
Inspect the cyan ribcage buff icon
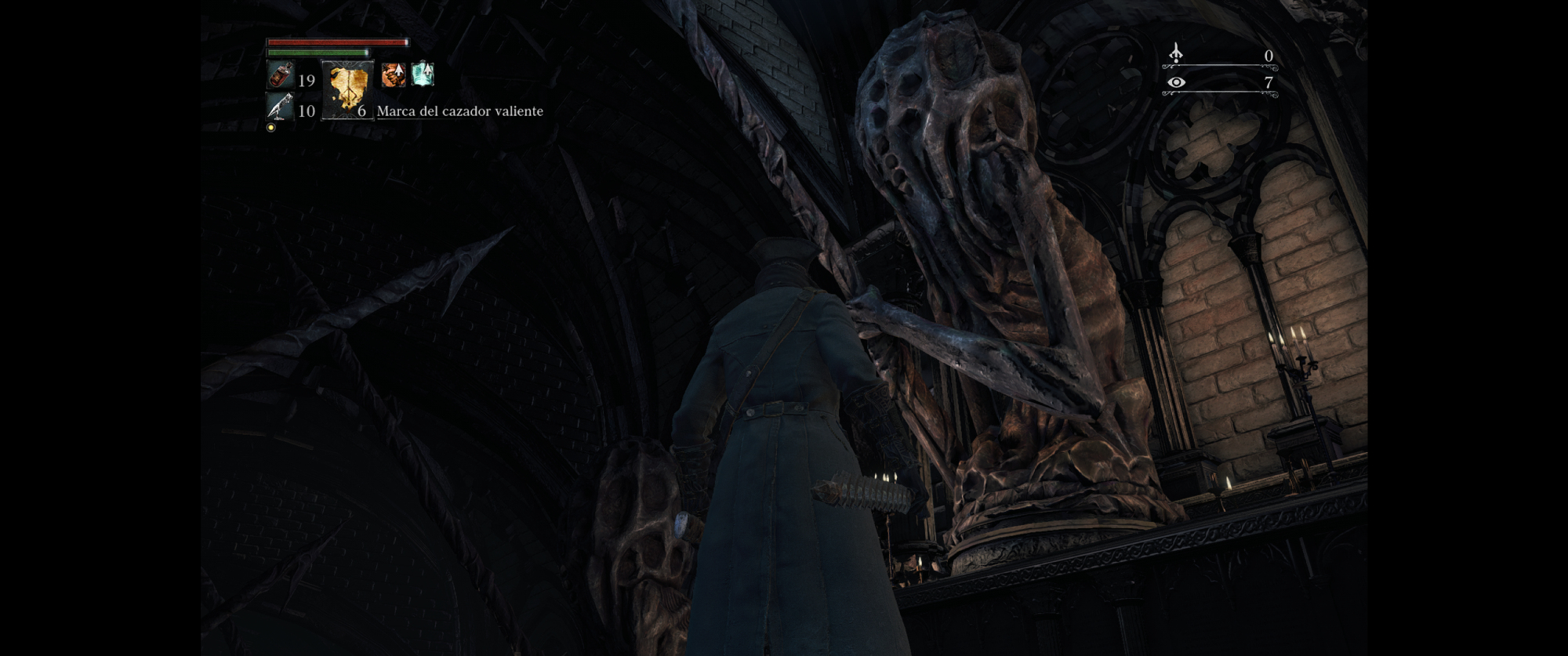pyautogui.click(x=423, y=74)
